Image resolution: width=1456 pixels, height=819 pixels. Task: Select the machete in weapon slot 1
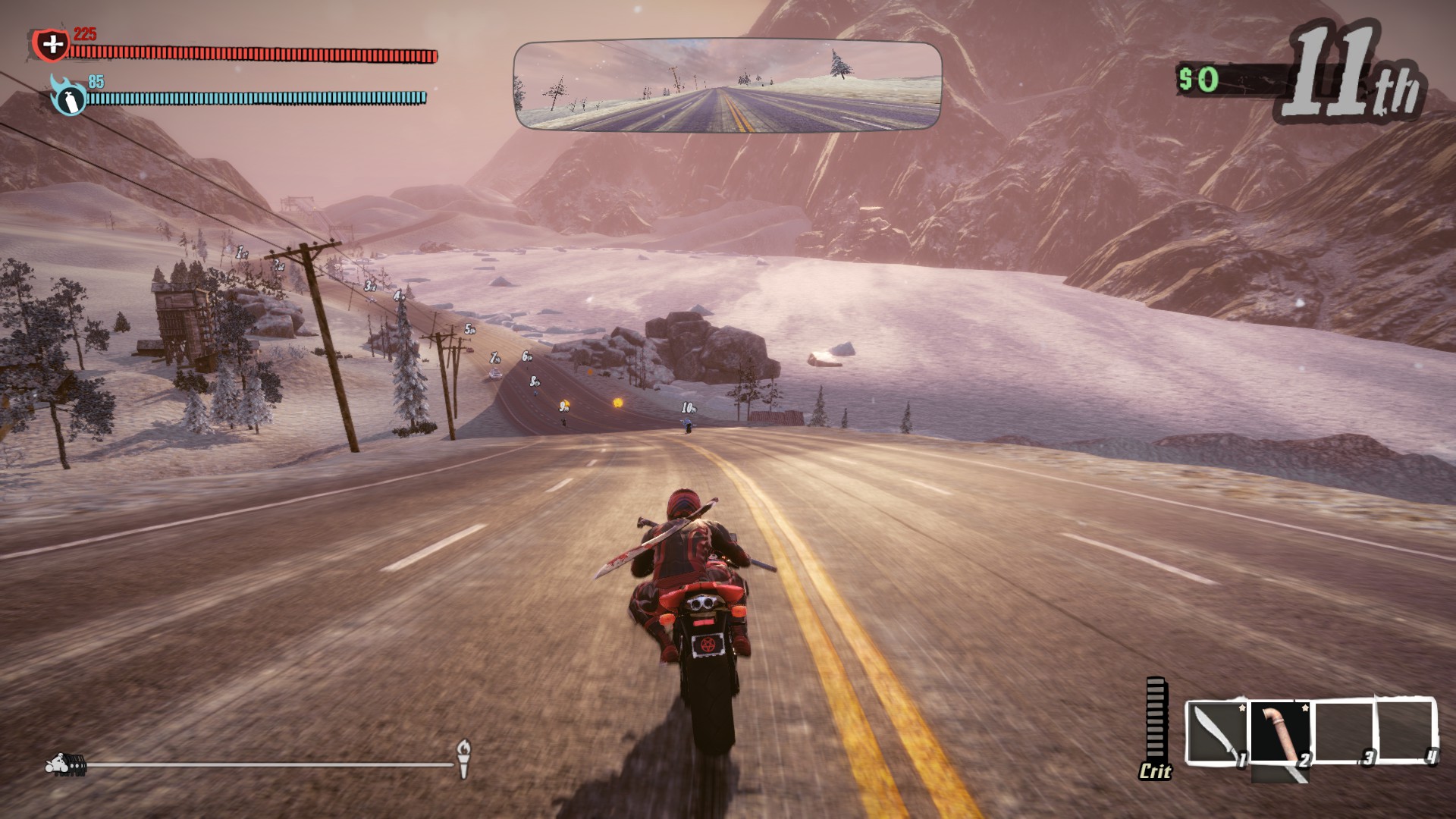tap(1215, 733)
